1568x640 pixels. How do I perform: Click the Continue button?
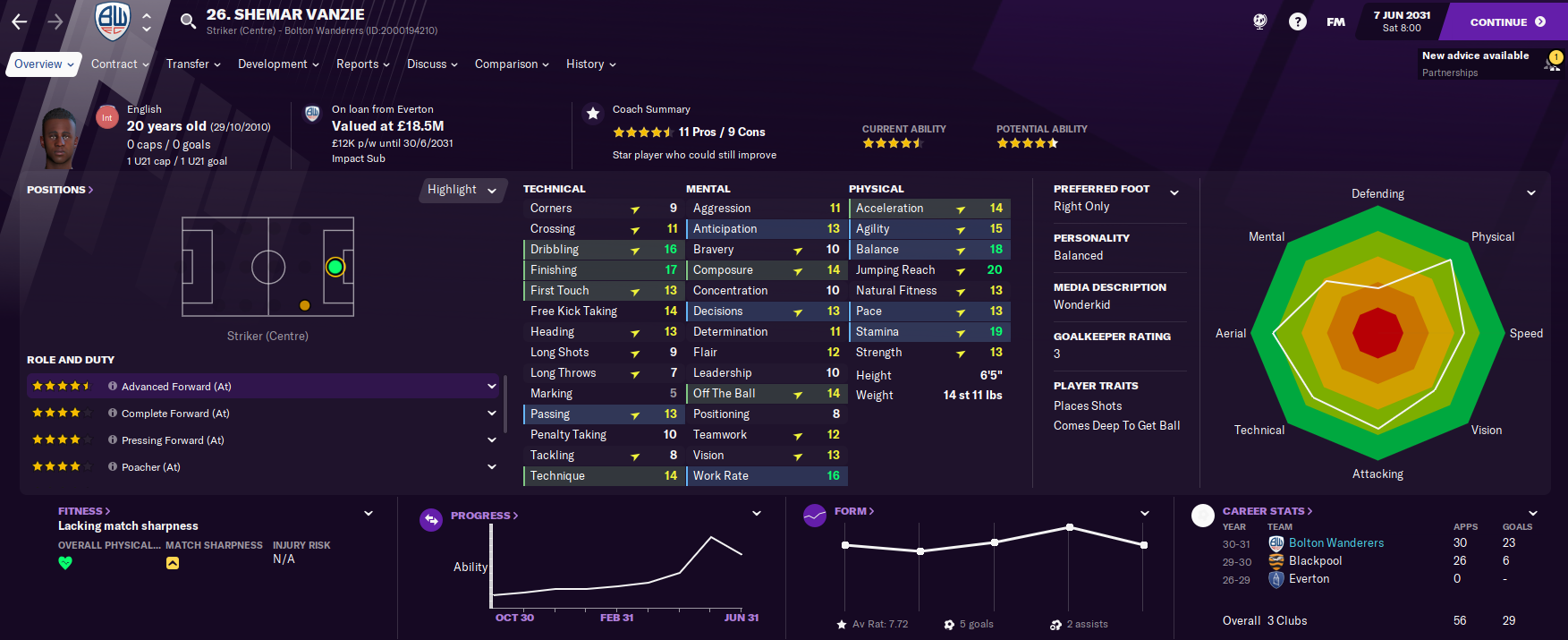tap(1506, 21)
